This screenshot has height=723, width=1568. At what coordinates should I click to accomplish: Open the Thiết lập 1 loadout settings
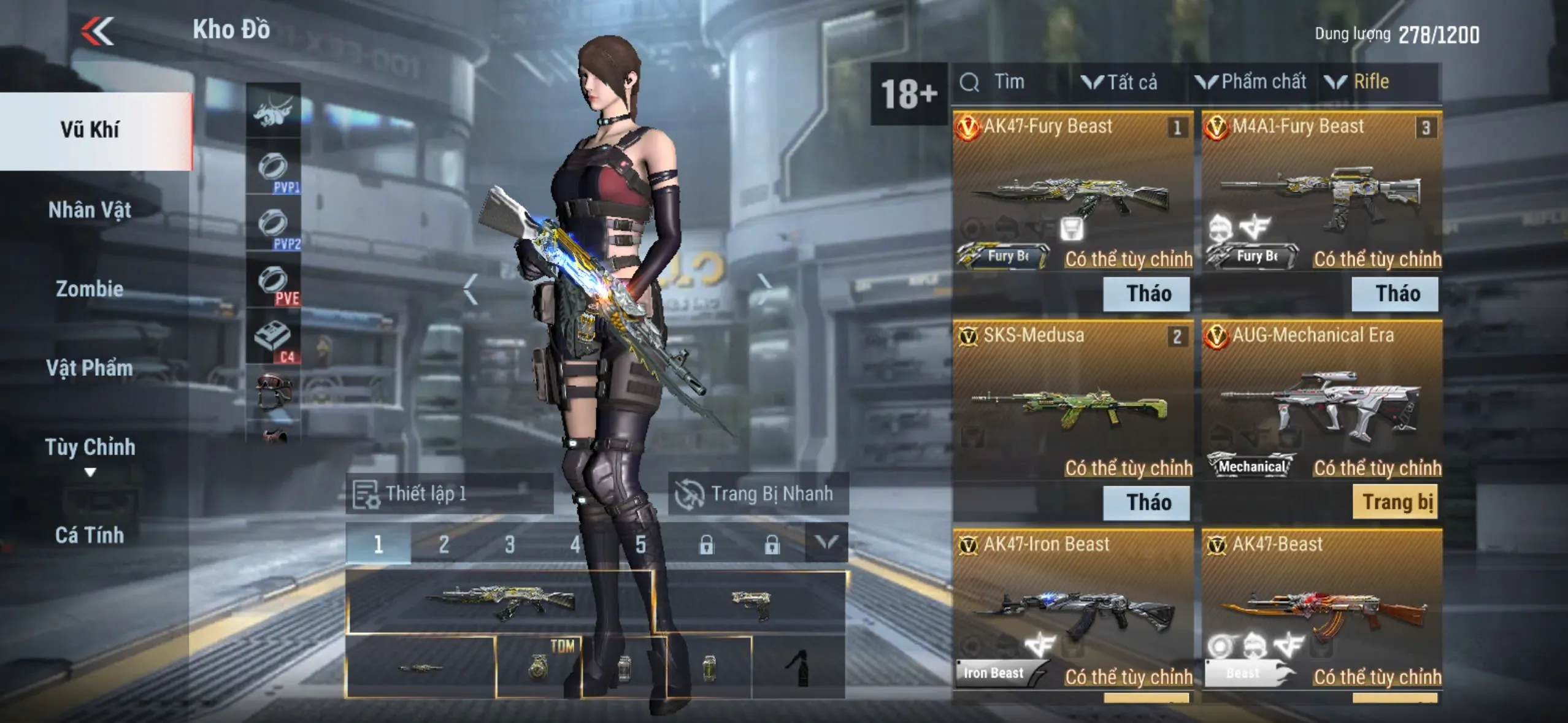tap(449, 494)
